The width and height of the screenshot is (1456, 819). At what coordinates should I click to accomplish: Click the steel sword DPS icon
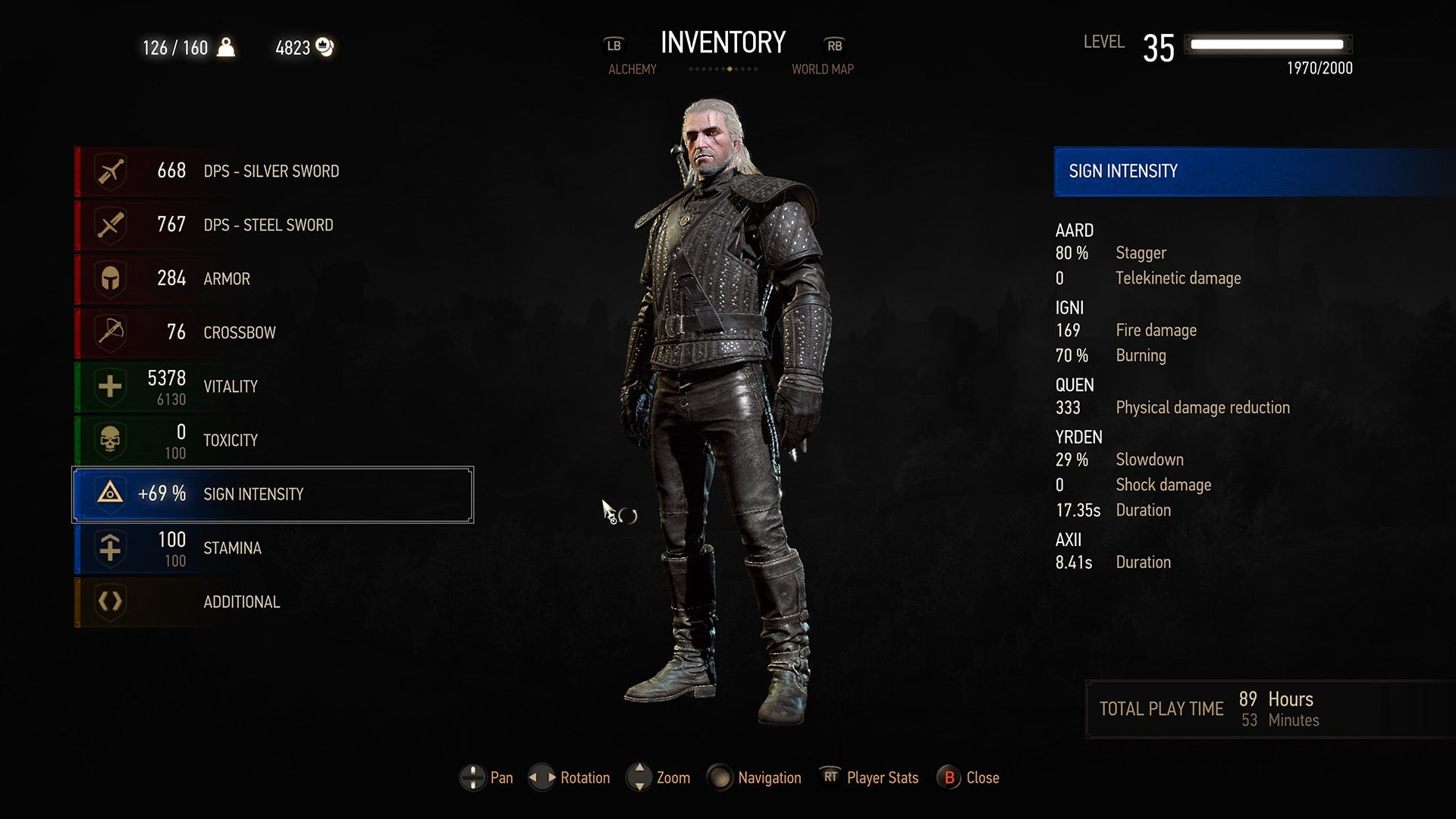(x=108, y=224)
